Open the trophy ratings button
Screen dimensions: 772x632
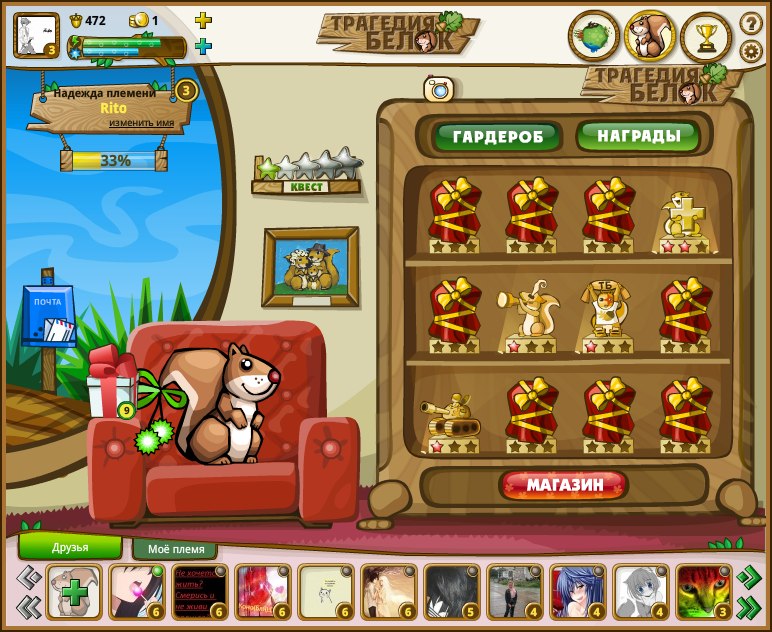tap(706, 36)
